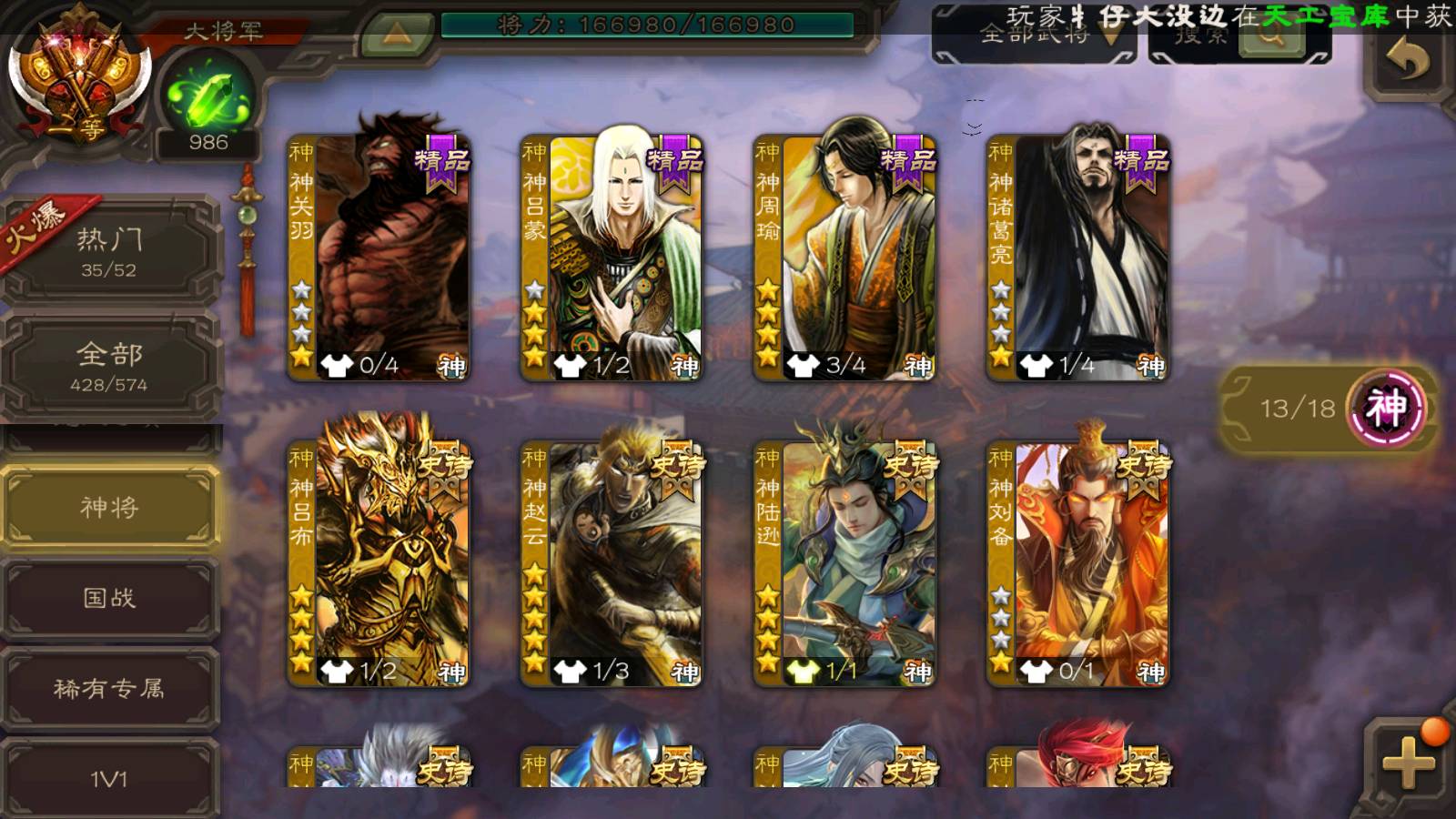View the 神赵云 hero card
Viewport: 1456px width, 819px height.
tap(612, 562)
